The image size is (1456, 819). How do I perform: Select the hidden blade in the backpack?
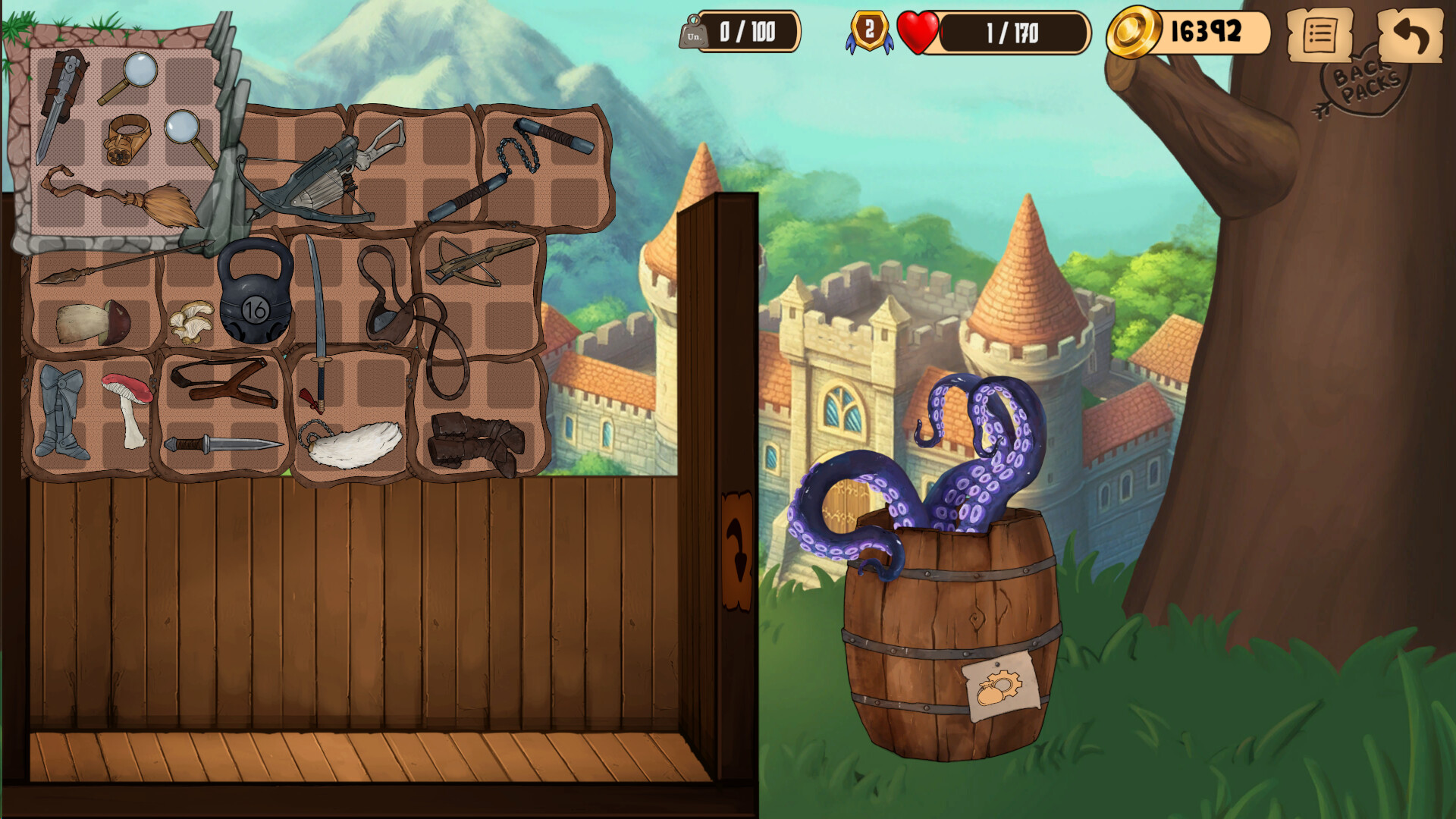(x=59, y=102)
